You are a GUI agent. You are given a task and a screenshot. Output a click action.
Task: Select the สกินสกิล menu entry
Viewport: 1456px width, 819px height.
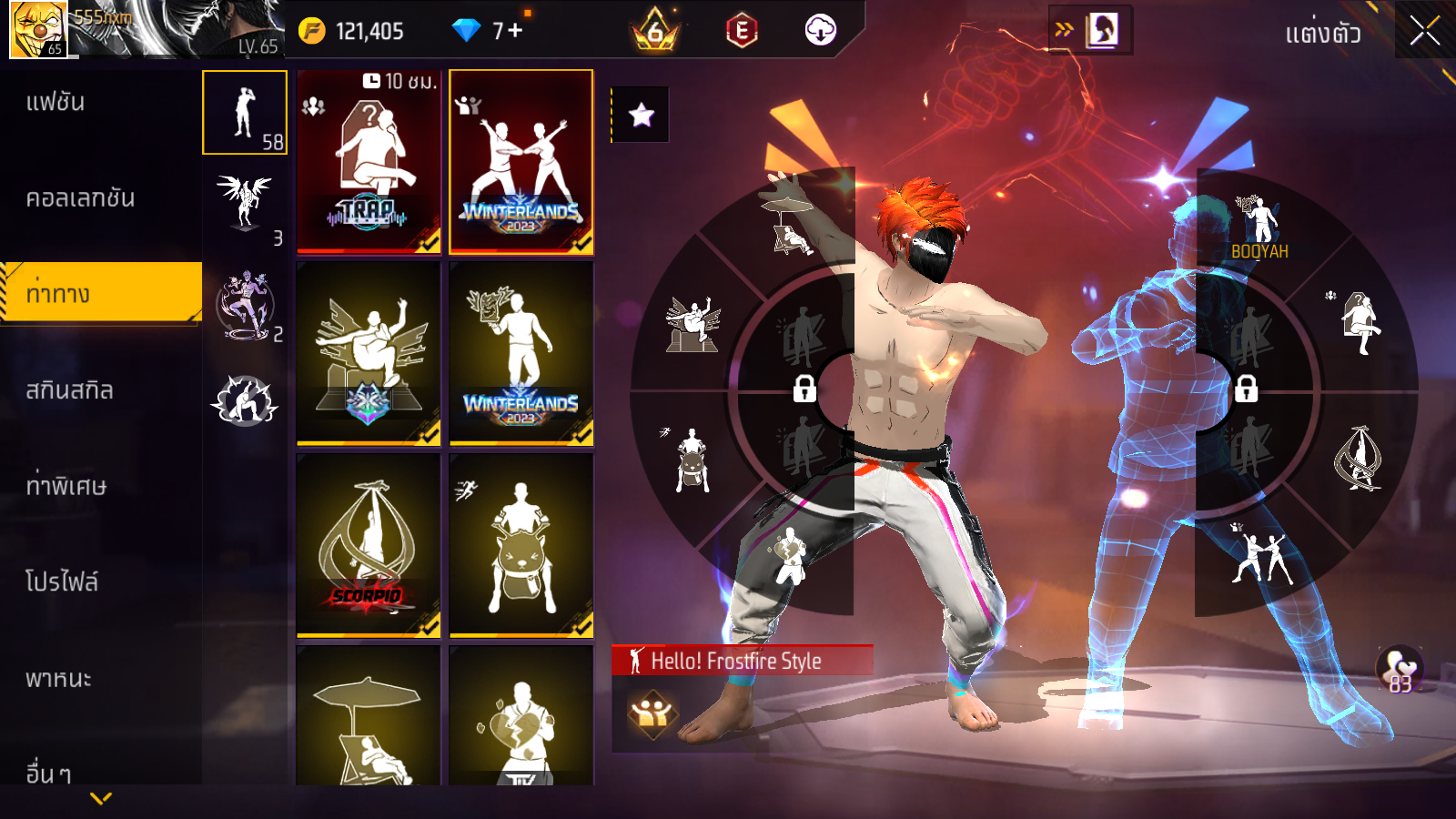click(x=69, y=390)
